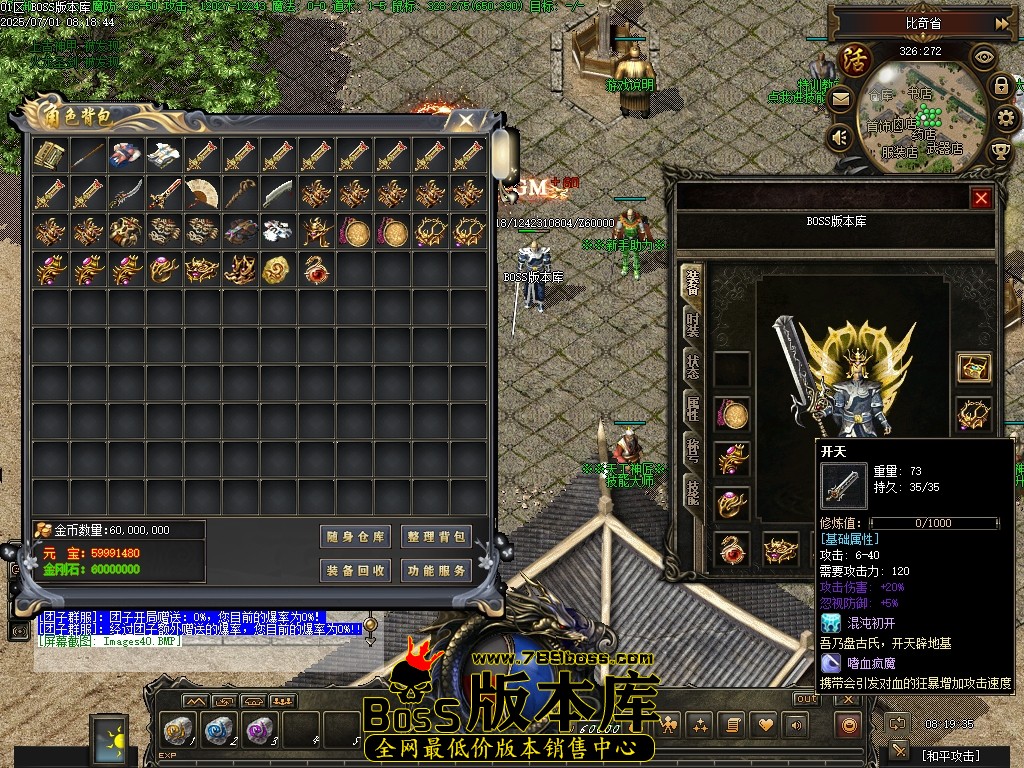Select the golden scroll book item

point(49,155)
